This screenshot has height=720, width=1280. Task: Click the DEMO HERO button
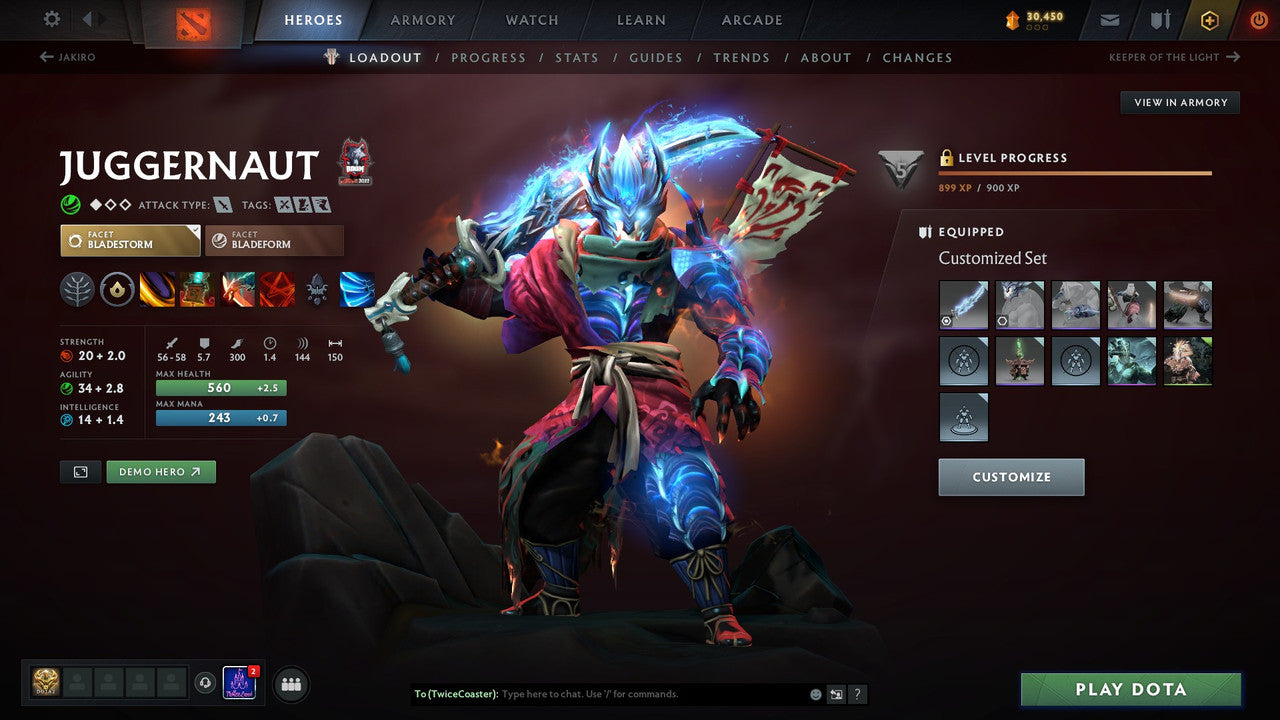pyautogui.click(x=160, y=471)
